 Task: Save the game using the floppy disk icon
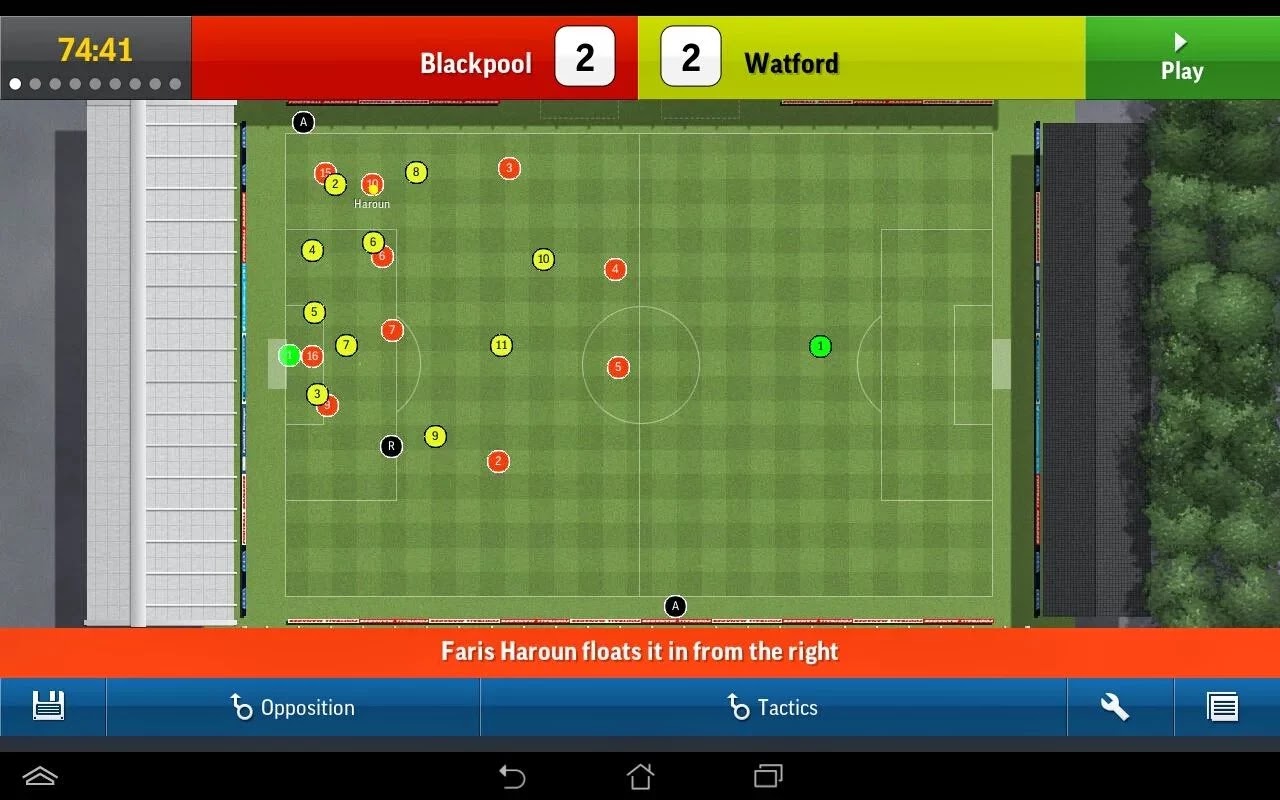(47, 707)
